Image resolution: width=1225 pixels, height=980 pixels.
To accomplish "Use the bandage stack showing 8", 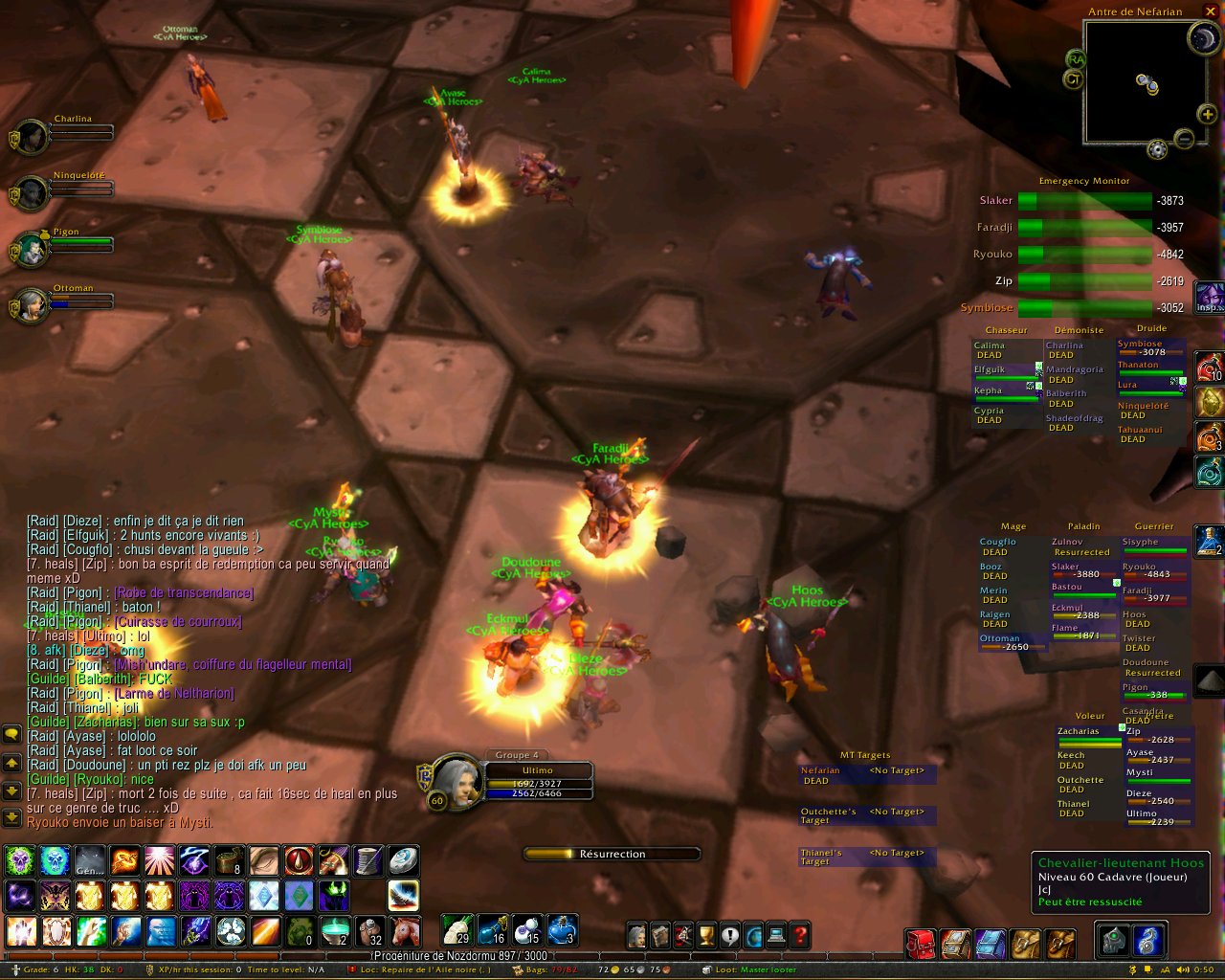I will (x=230, y=860).
